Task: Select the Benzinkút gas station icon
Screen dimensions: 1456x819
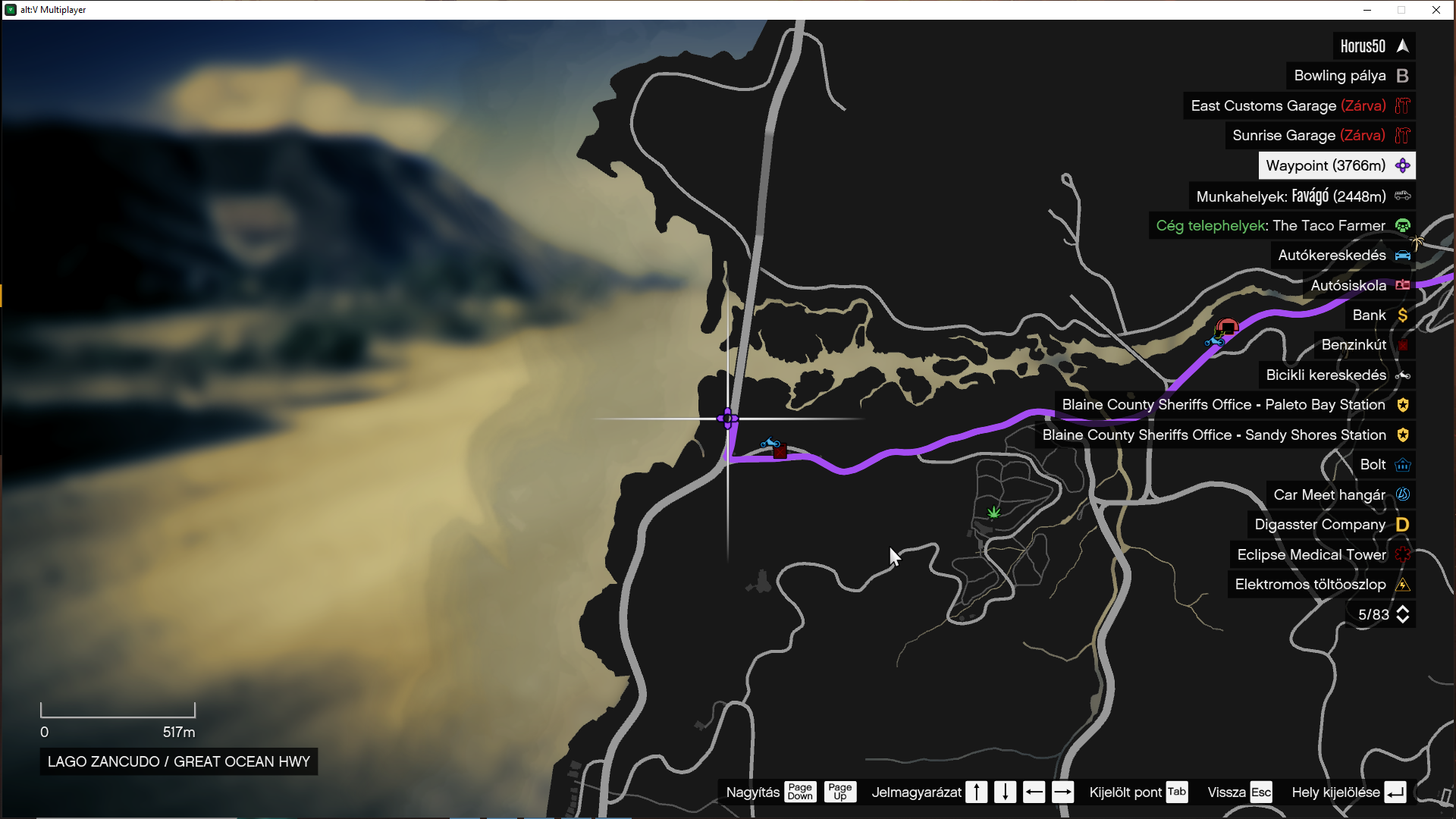Action: click(1402, 345)
